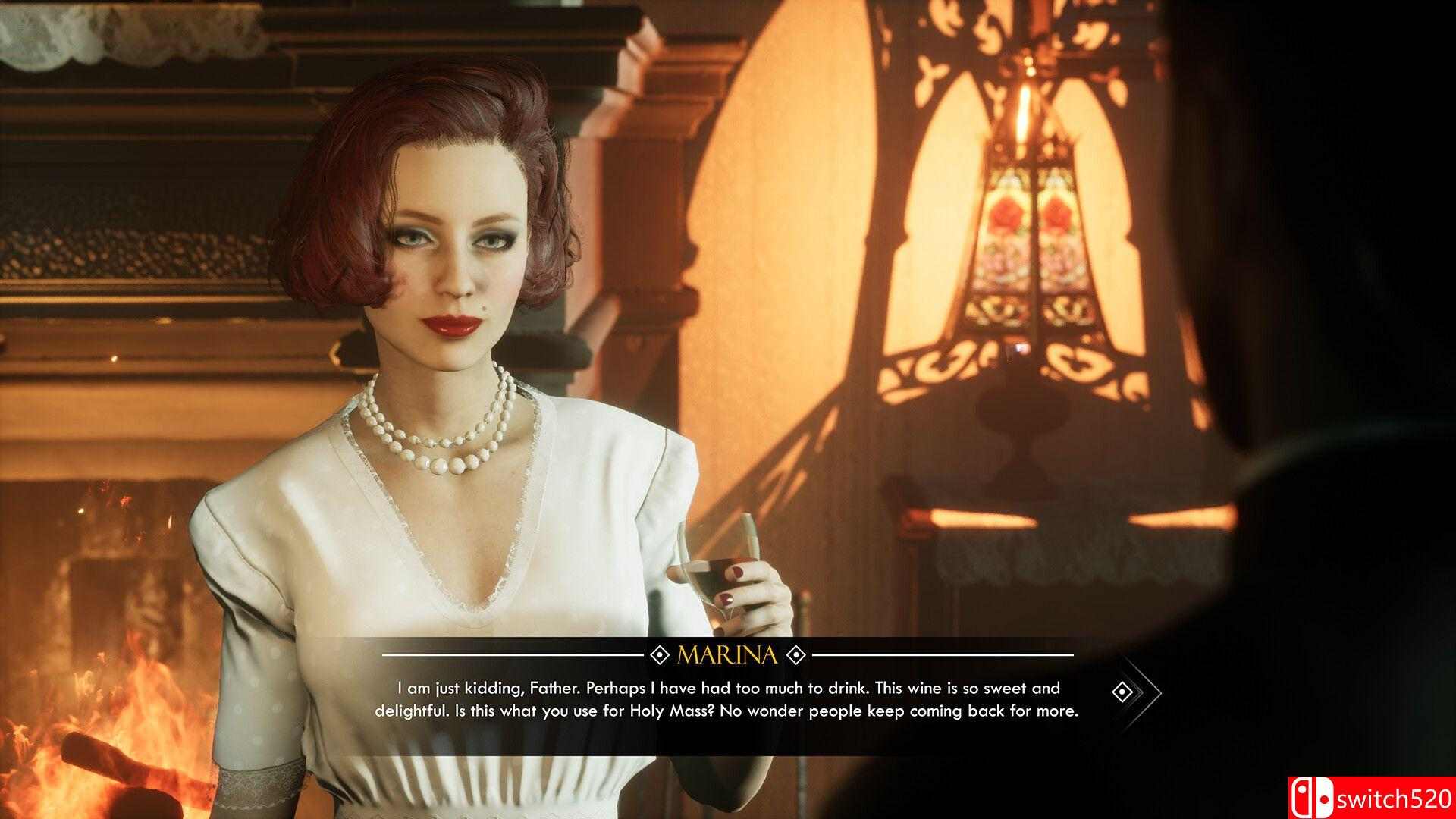
Task: Advance dialogue with the diamond arrow button
Action: click(x=1123, y=692)
